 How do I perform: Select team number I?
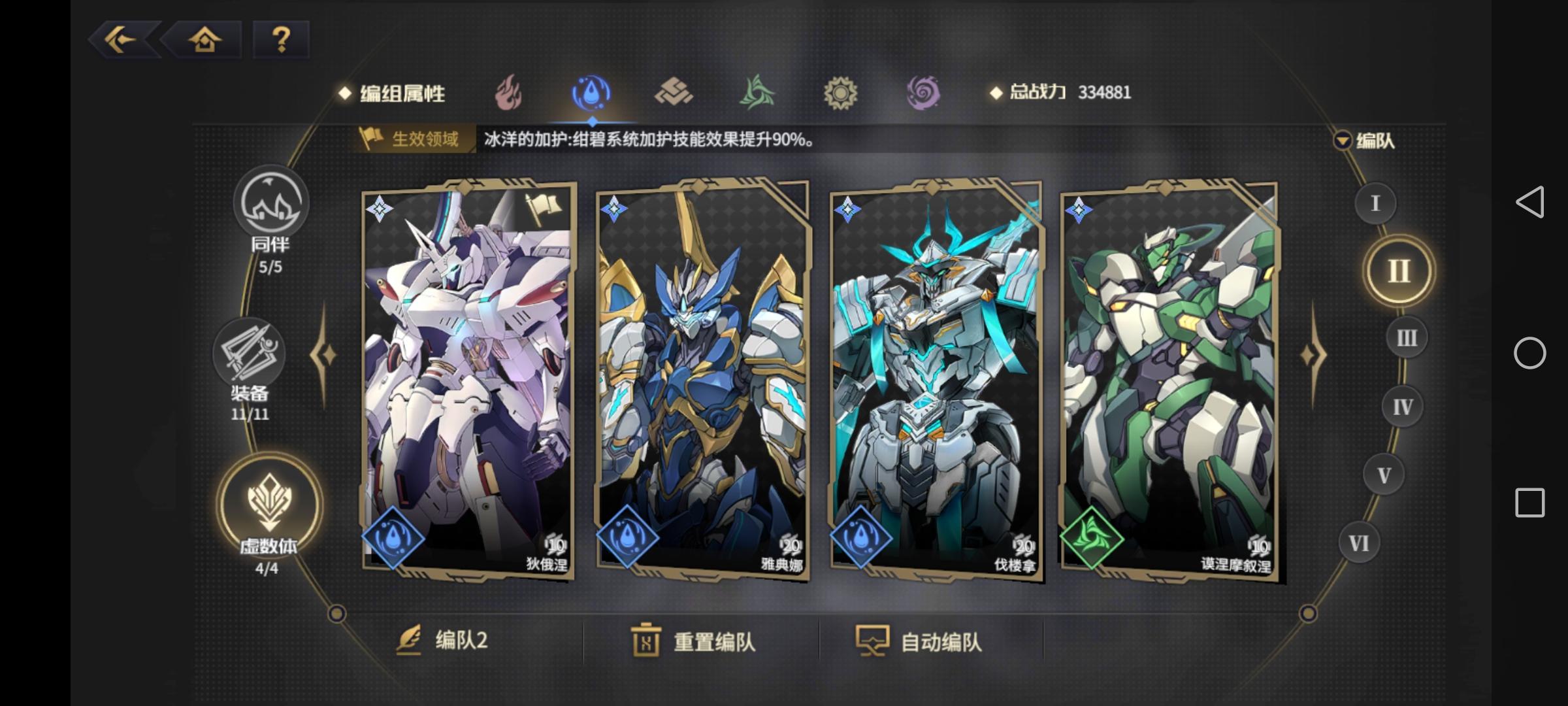tap(1375, 204)
